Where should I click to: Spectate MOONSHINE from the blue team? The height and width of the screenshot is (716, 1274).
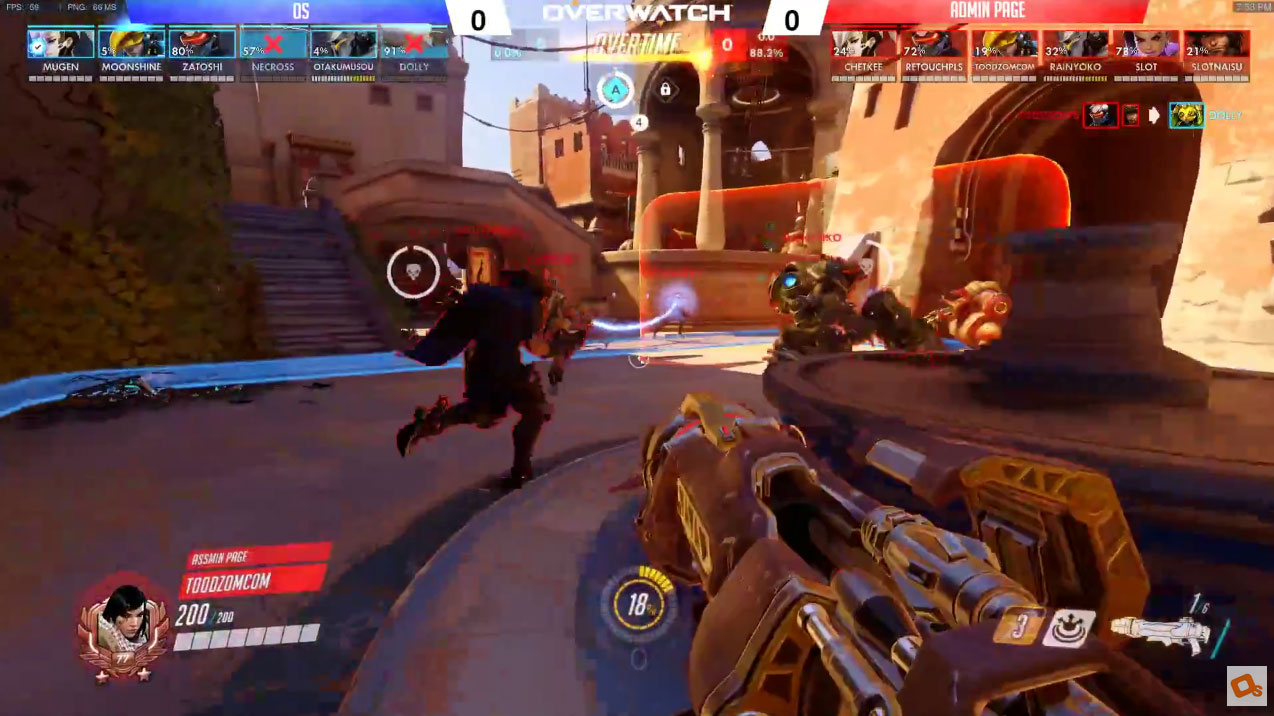(131, 44)
